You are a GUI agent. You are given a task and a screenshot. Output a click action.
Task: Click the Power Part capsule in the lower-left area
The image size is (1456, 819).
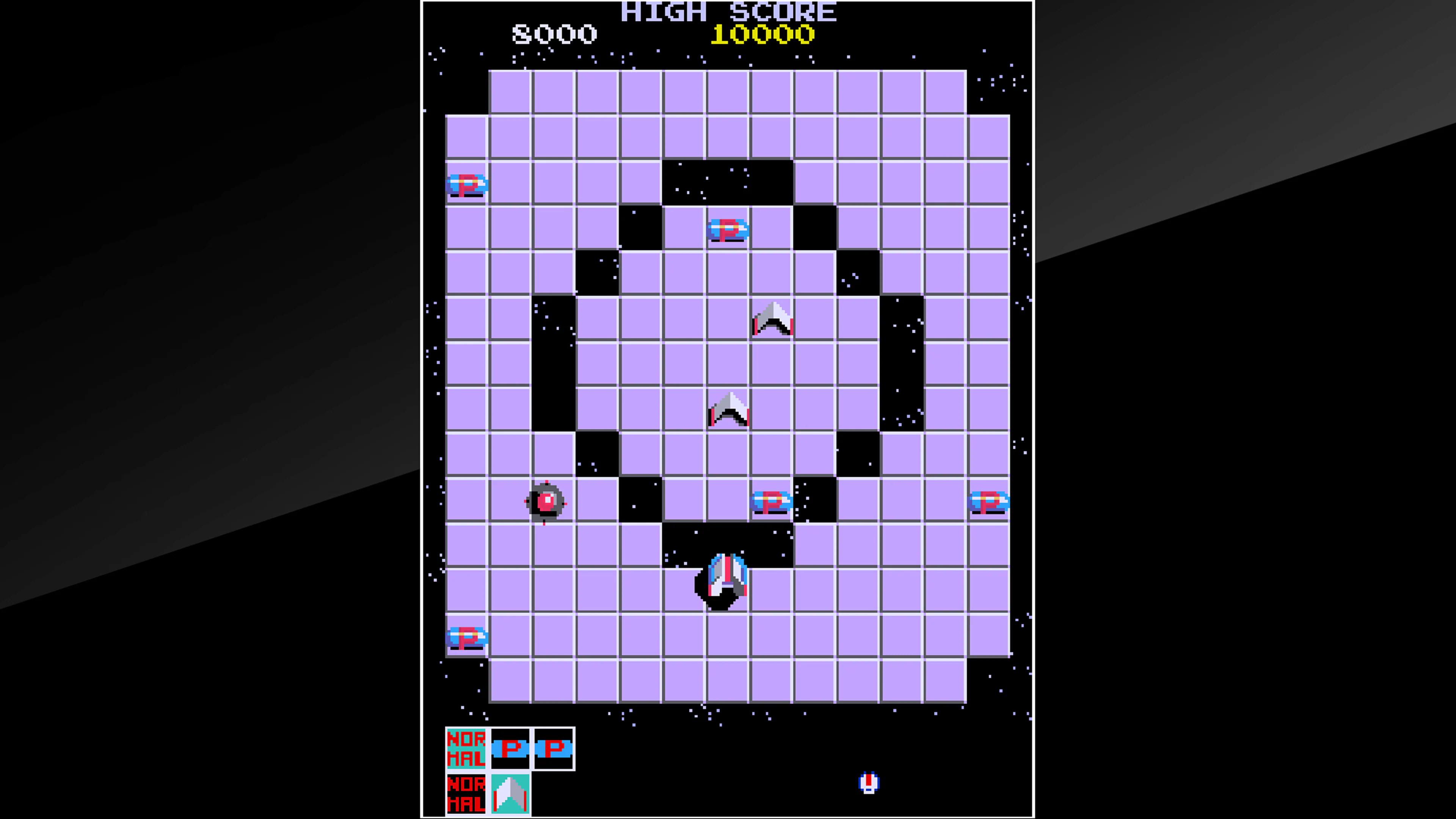click(x=467, y=637)
